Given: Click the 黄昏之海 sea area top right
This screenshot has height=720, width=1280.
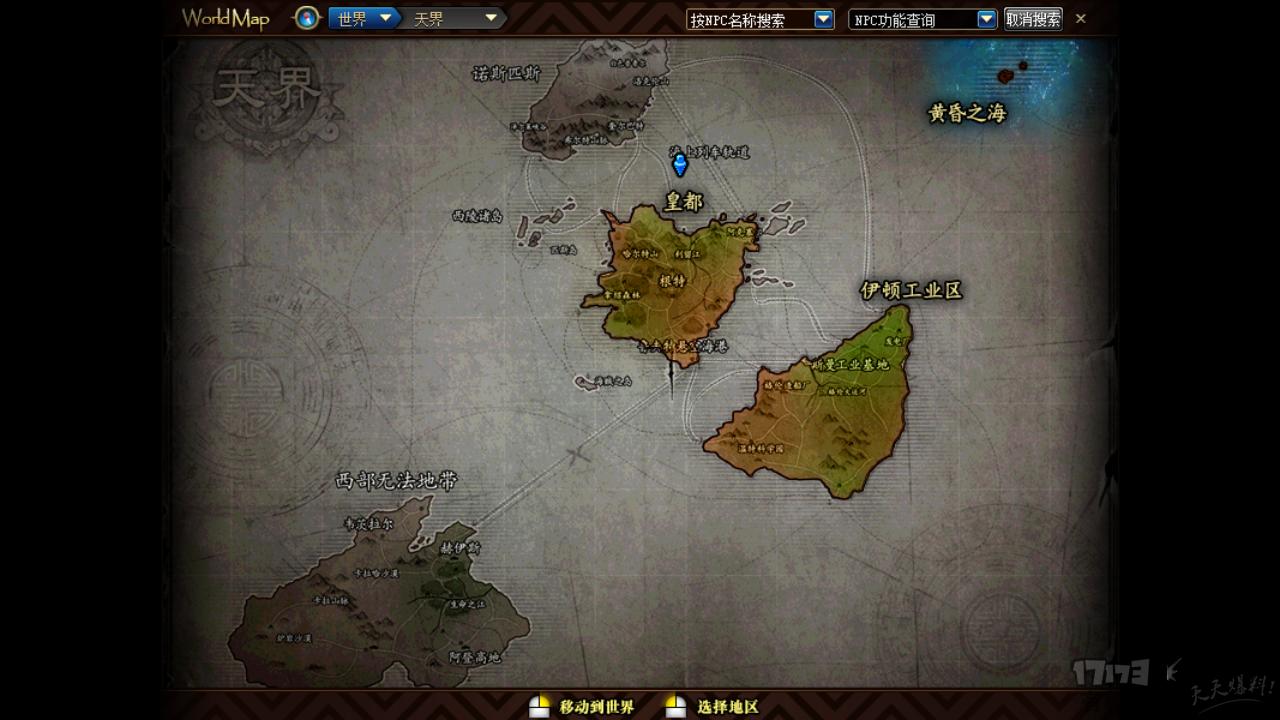Looking at the screenshot, I should [966, 114].
